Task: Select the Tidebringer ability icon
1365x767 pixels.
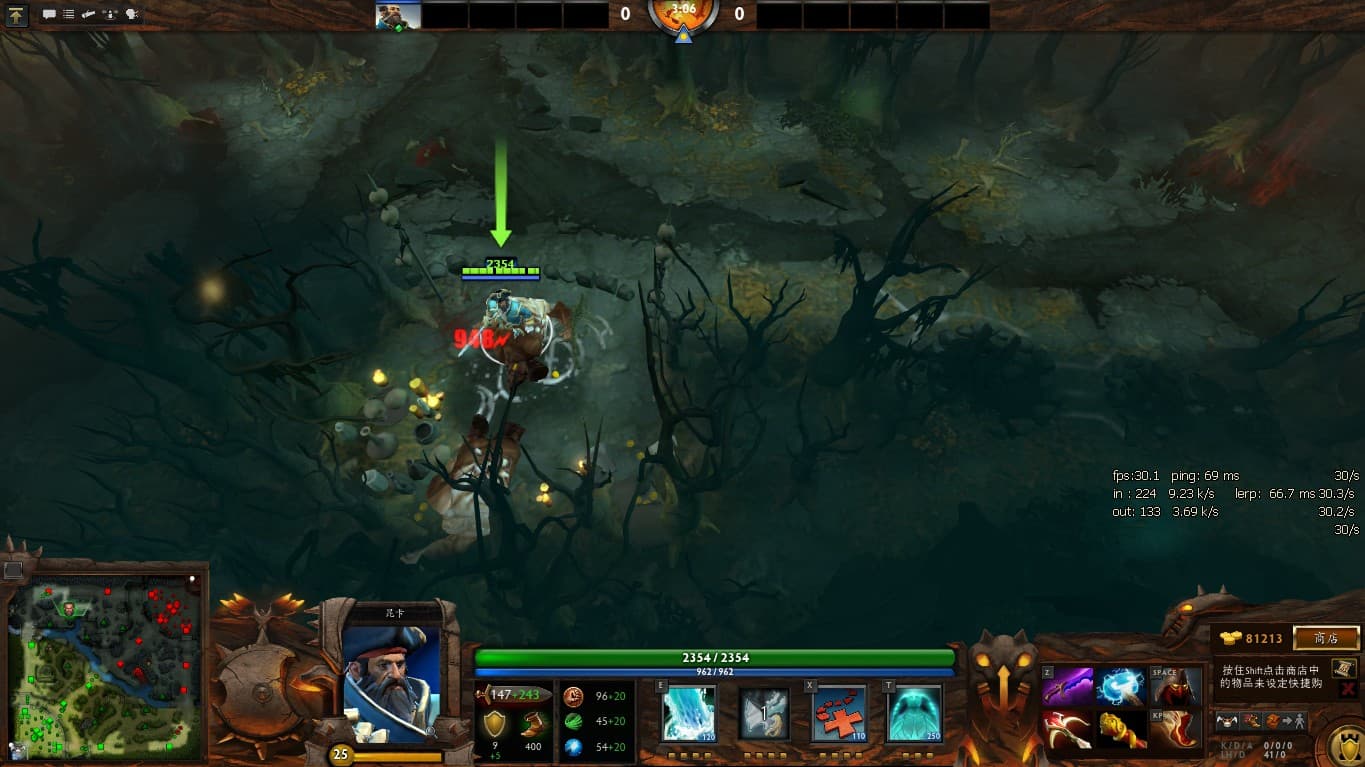Action: pos(764,713)
